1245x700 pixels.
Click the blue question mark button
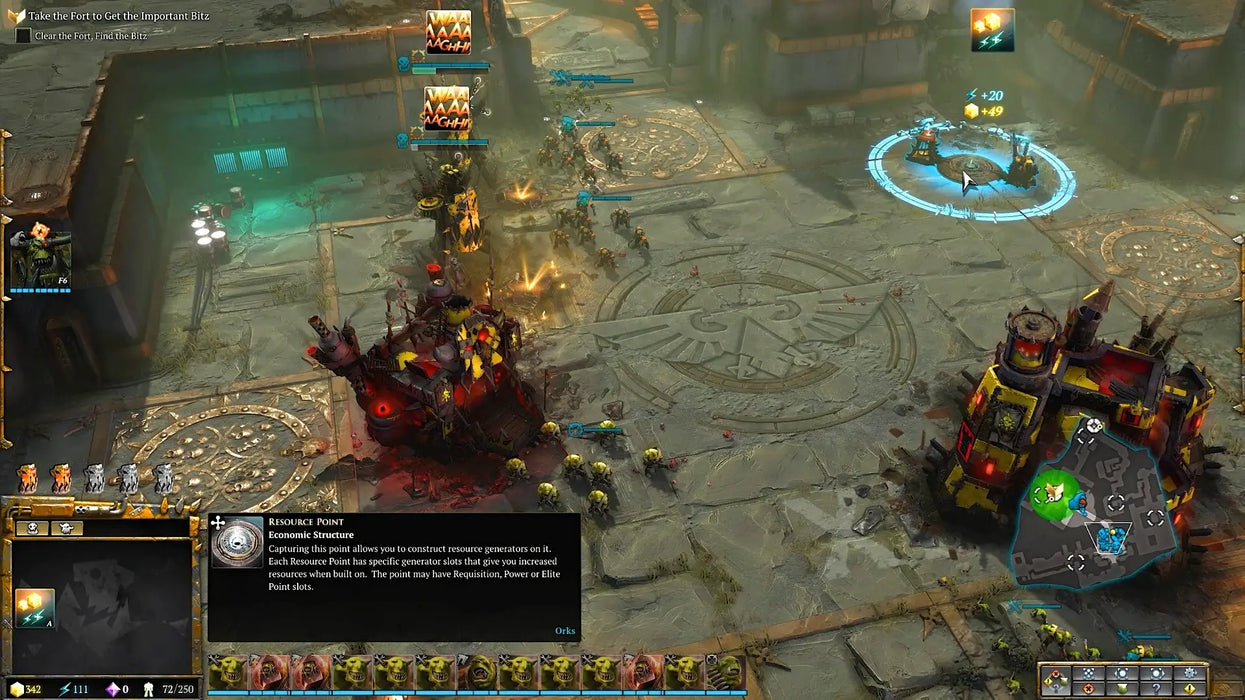point(1156,689)
